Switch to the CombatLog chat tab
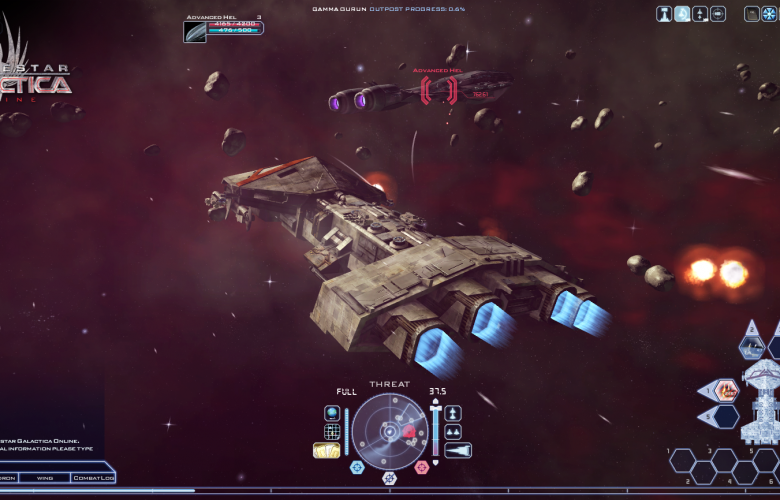This screenshot has width=780, height=500. tap(93, 478)
